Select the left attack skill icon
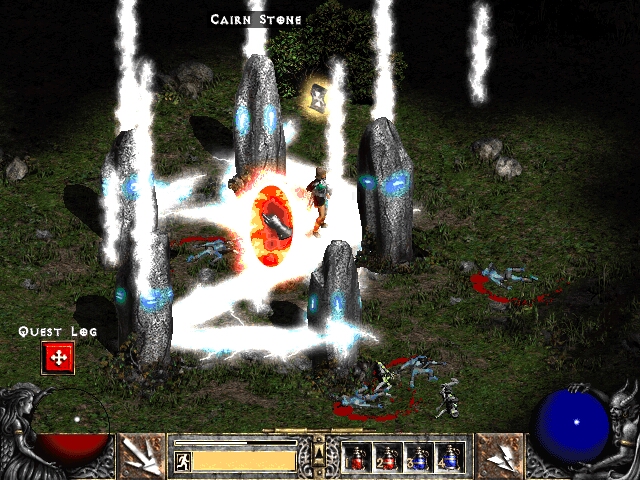Image resolution: width=640 pixels, height=480 pixels. (x=142, y=456)
